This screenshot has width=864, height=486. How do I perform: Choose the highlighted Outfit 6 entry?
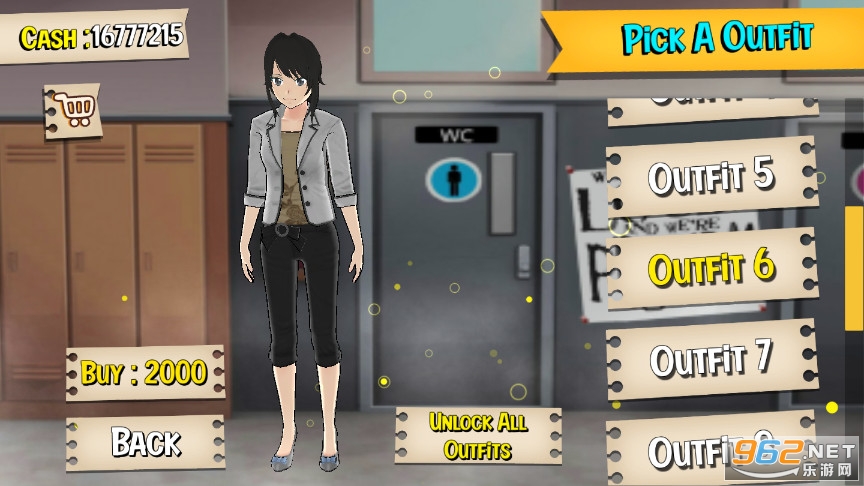tap(711, 267)
